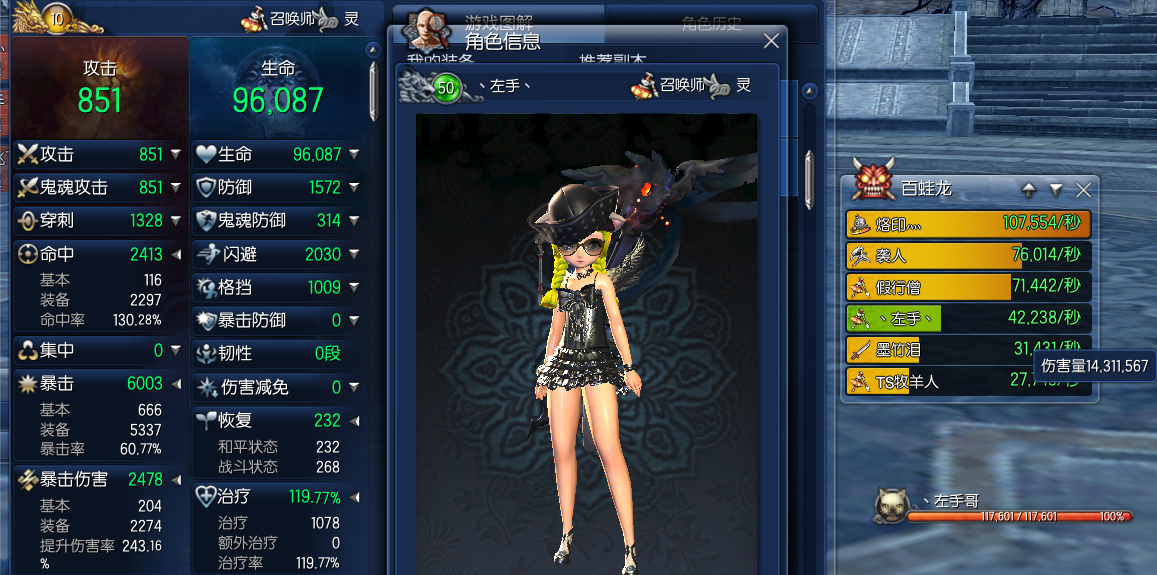Click the down arrow on the damage meter
This screenshot has height=575, width=1157.
1056,189
